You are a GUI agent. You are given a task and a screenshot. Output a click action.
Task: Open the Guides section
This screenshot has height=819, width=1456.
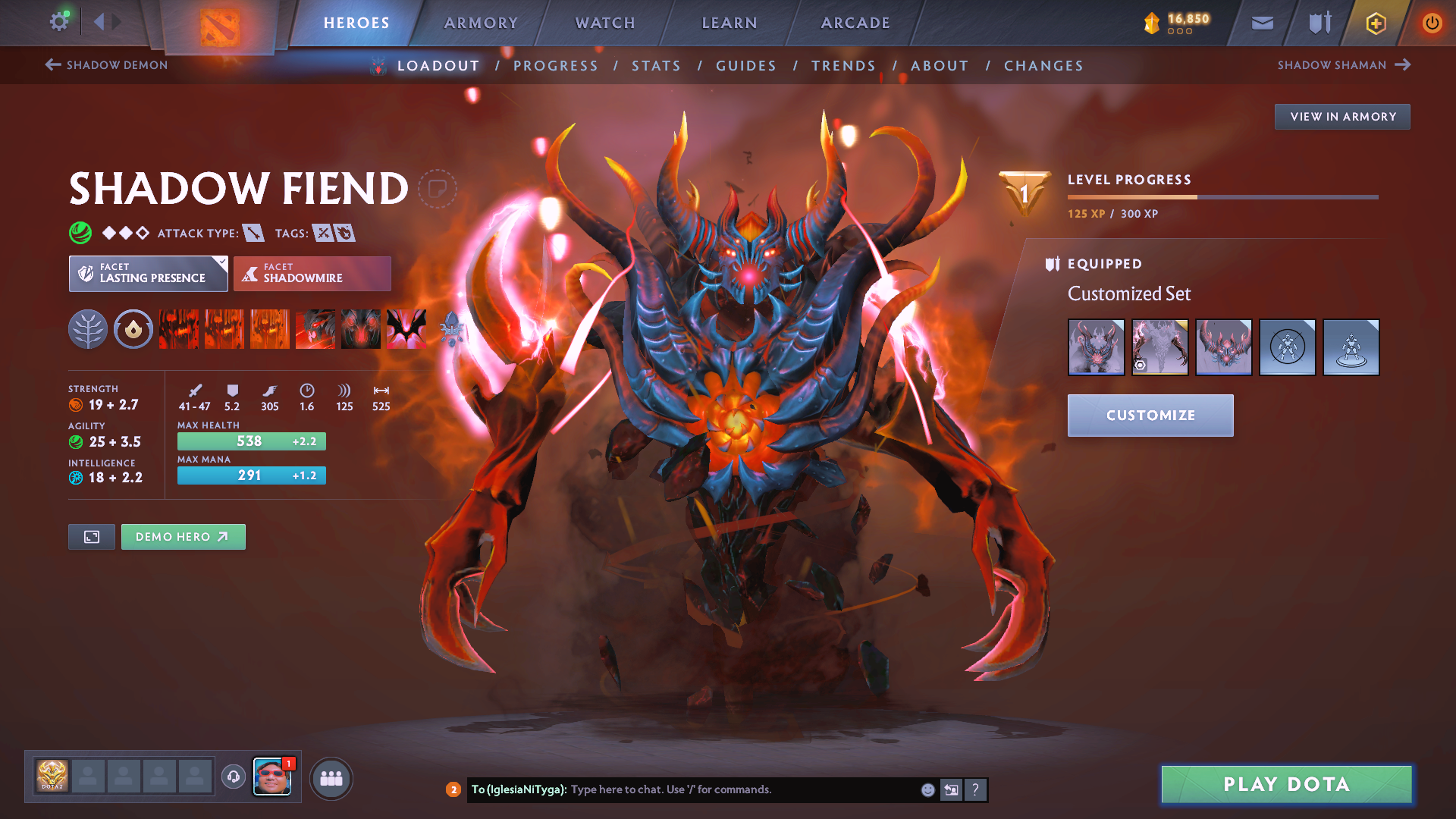pos(746,66)
